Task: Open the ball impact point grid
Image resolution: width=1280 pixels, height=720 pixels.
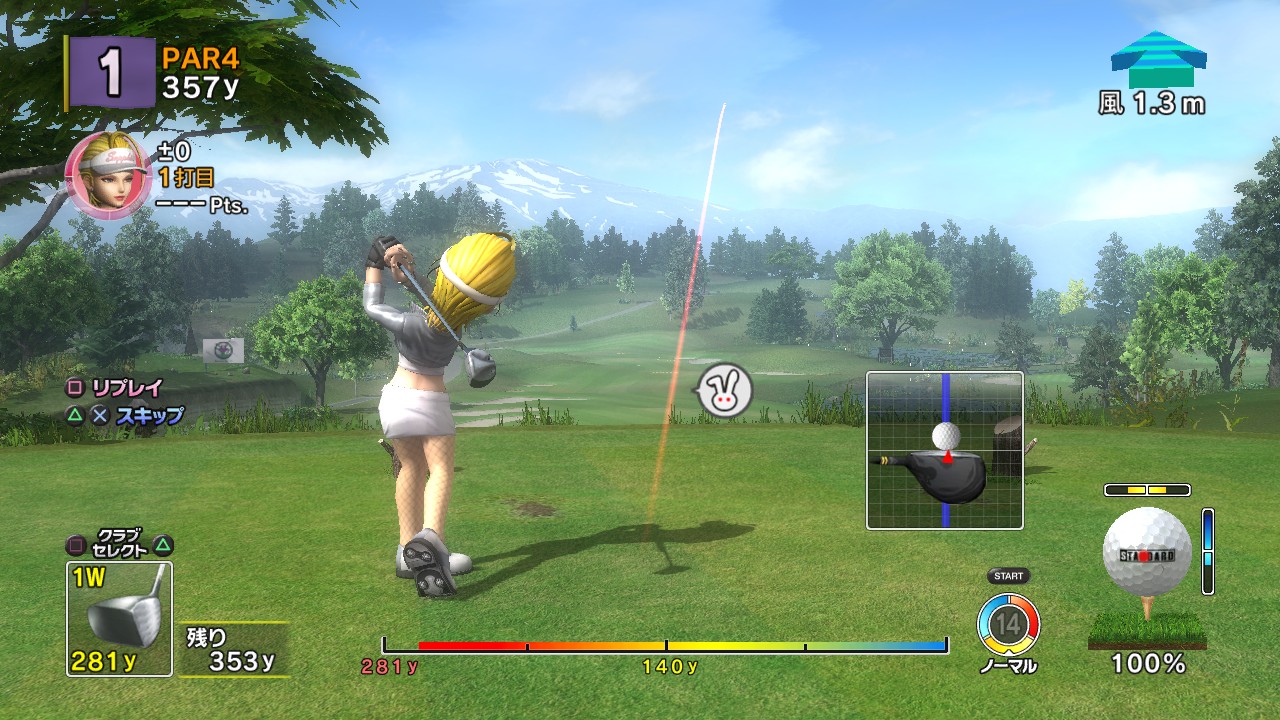Action: click(944, 450)
